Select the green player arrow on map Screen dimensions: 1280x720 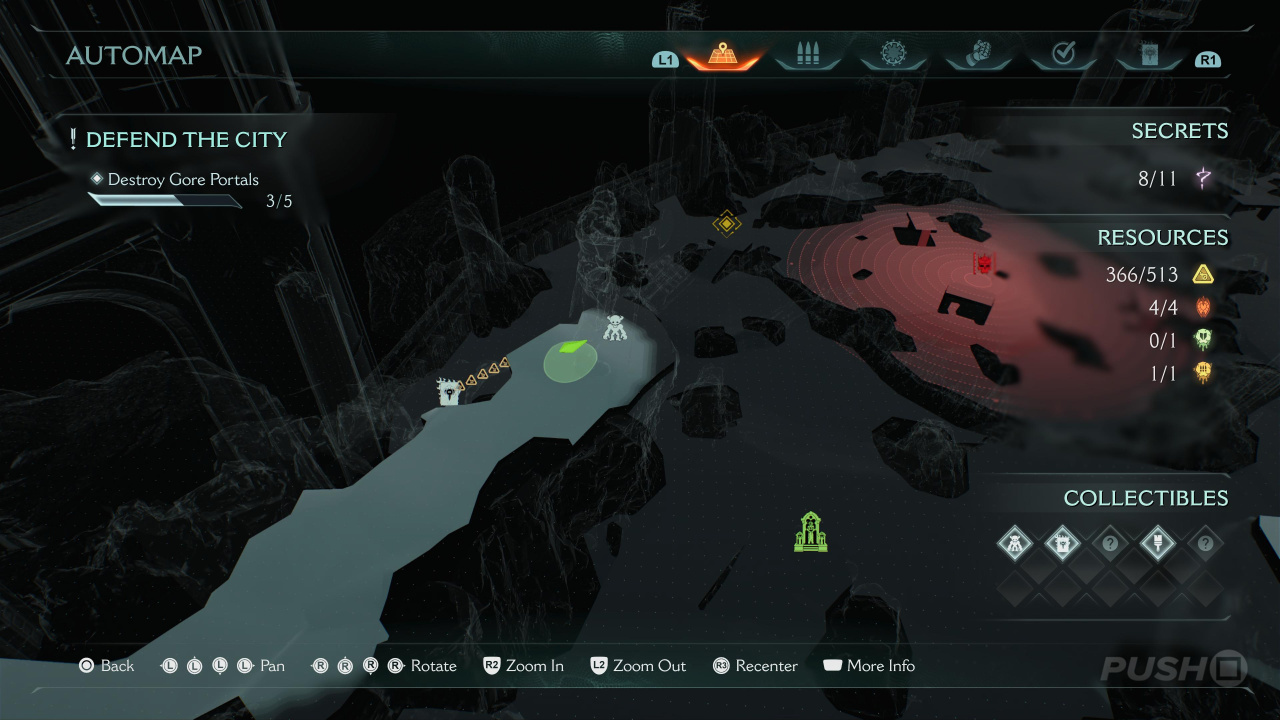(x=571, y=348)
